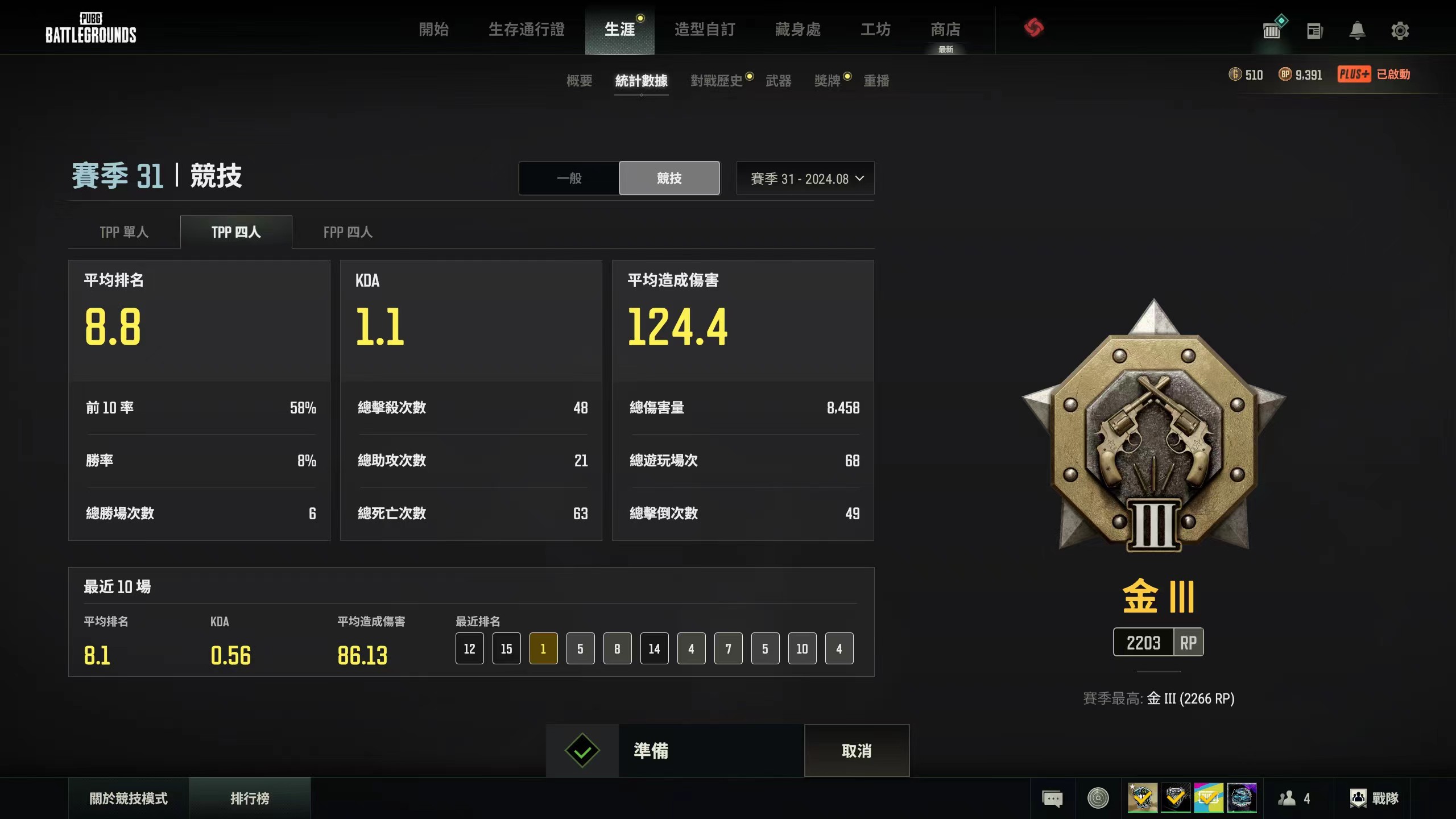Go to 生存通行證 page

click(526, 30)
